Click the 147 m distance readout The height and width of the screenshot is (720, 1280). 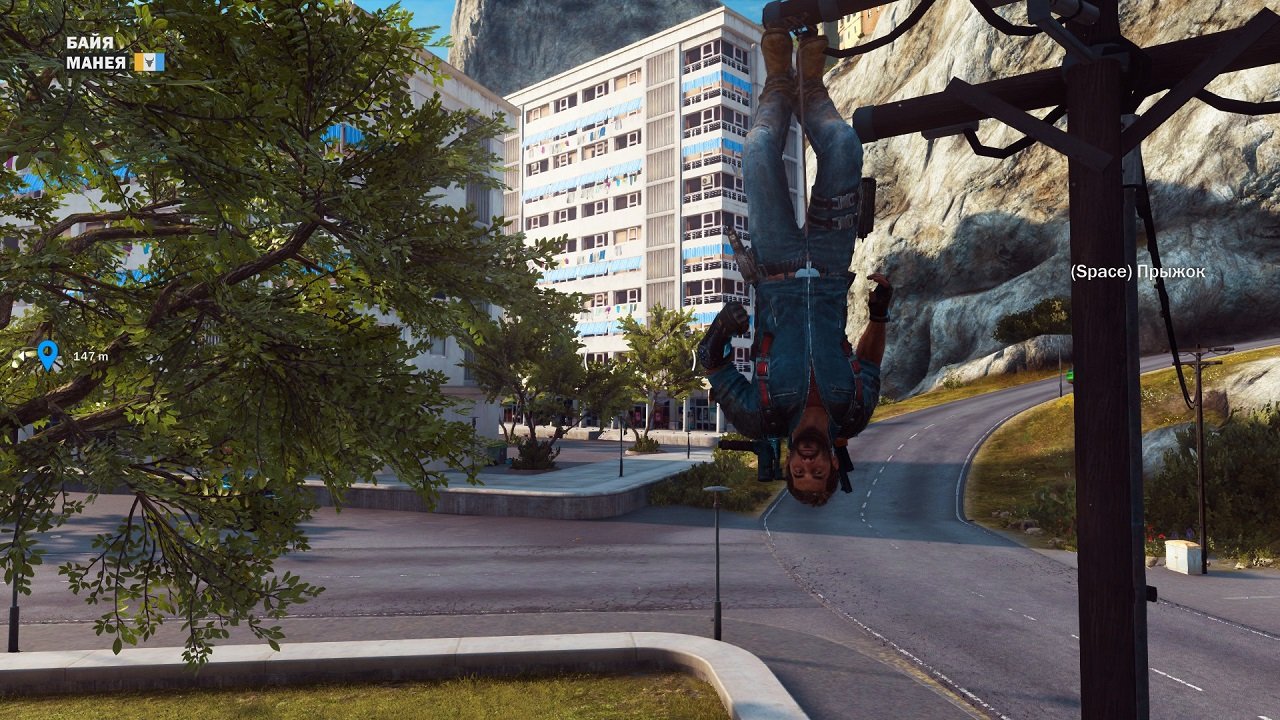pos(90,356)
